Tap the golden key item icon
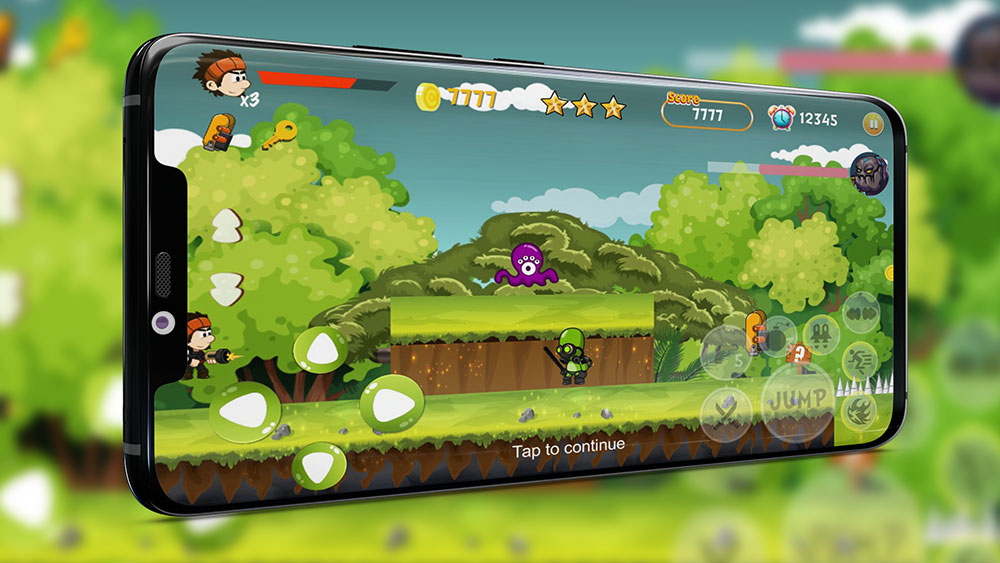1000x563 pixels. coord(279,133)
